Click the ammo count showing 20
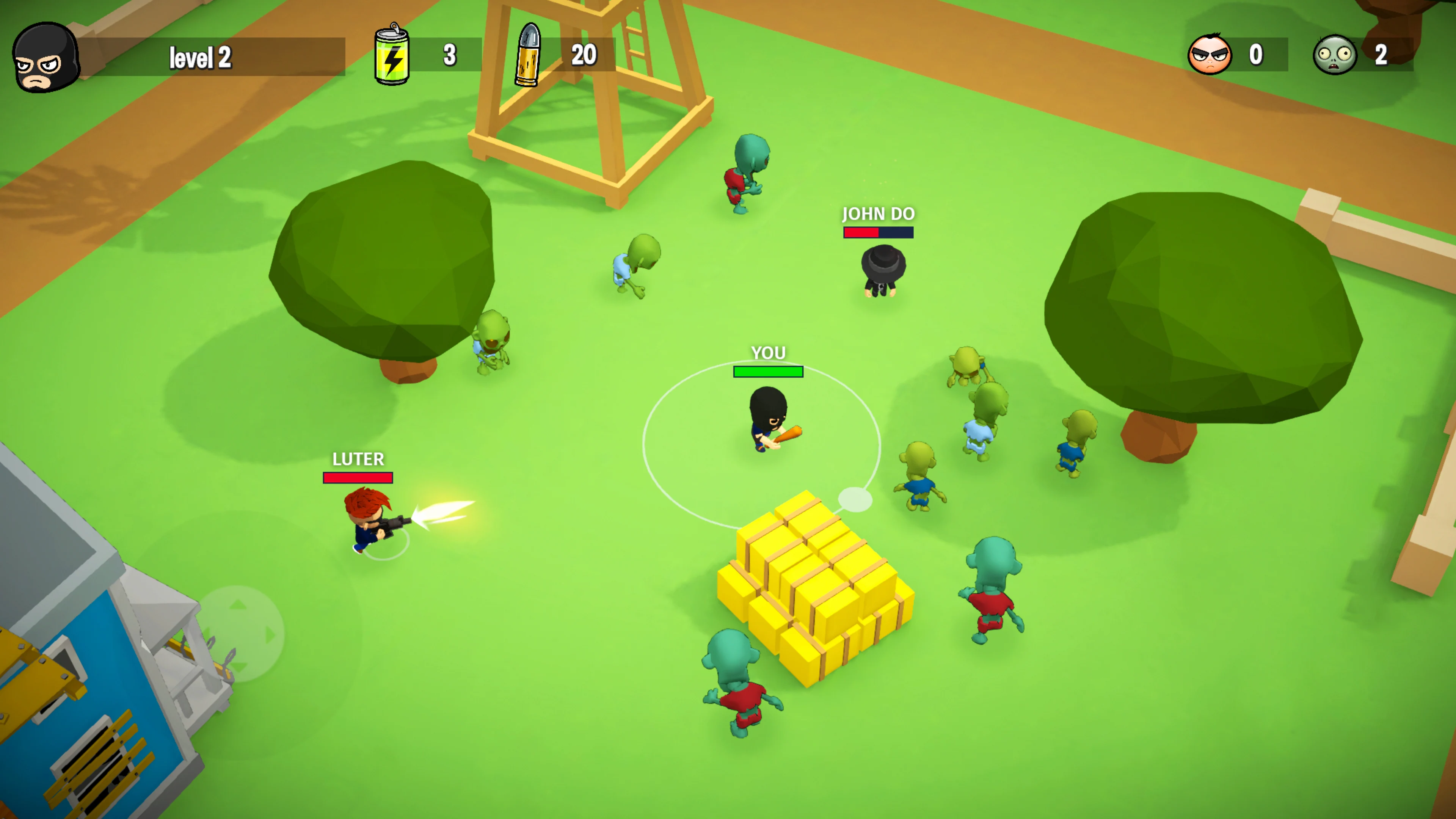The image size is (1456, 819). [x=584, y=55]
